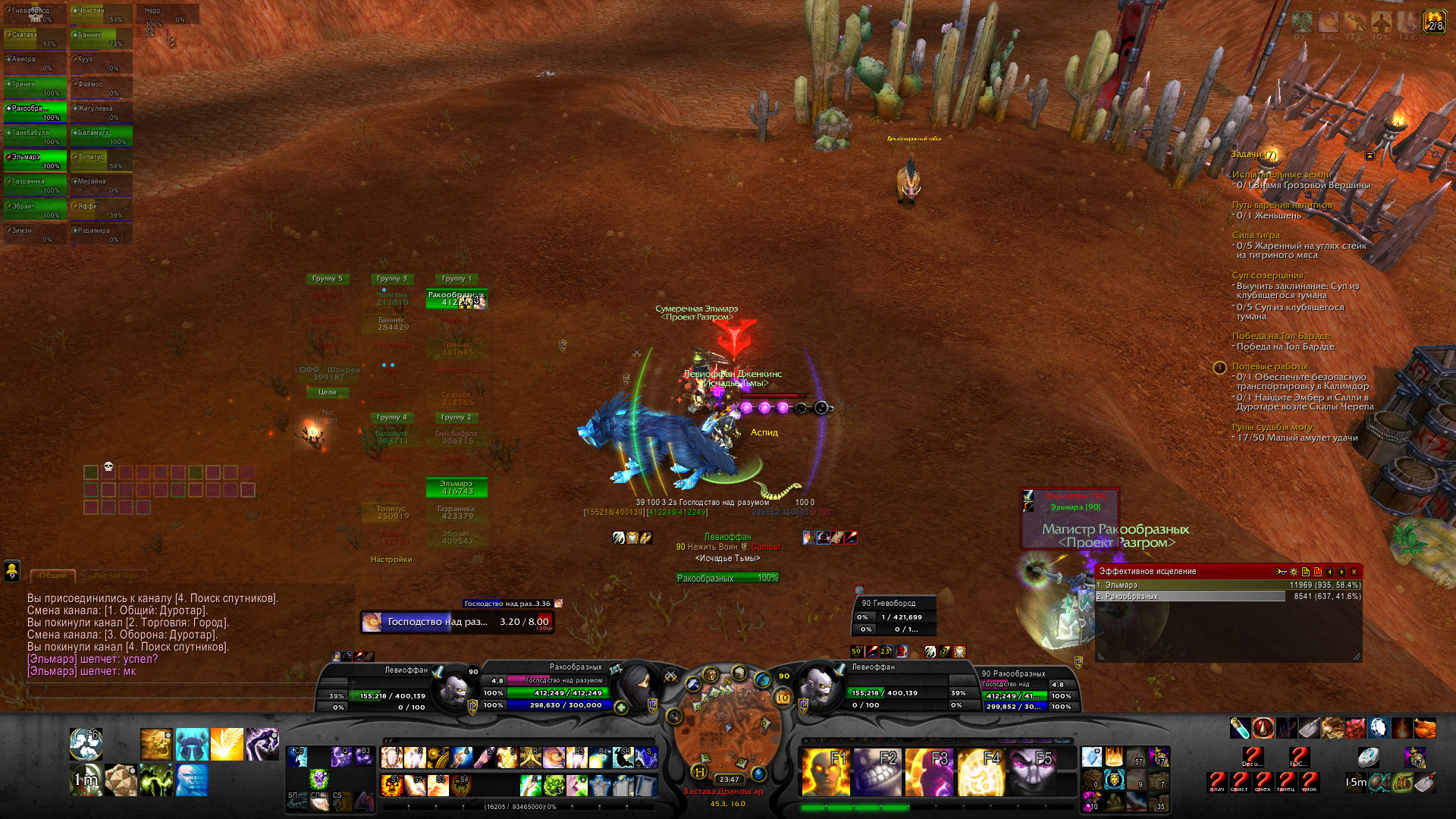
Task: Open the healing meter gear settings
Action: pyautogui.click(x=1294, y=572)
